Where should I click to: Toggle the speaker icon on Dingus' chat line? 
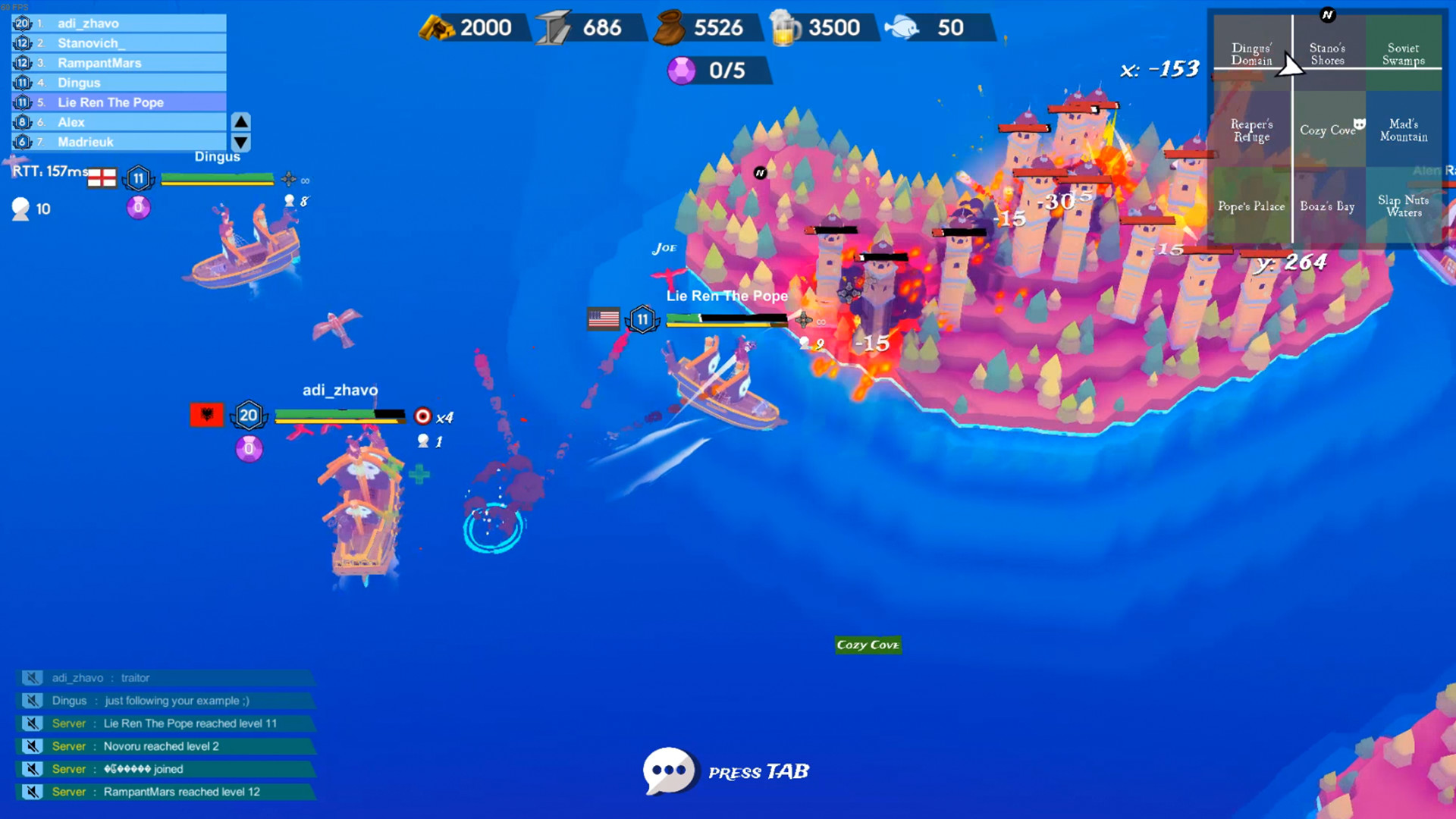coord(30,701)
